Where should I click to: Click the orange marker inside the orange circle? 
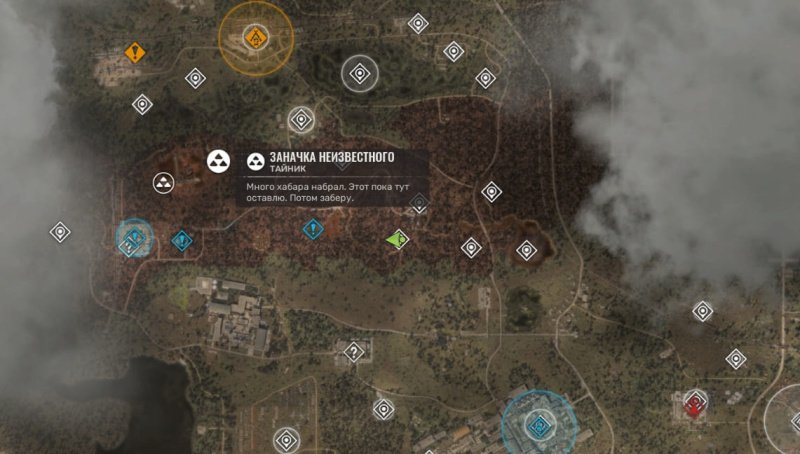click(x=255, y=39)
